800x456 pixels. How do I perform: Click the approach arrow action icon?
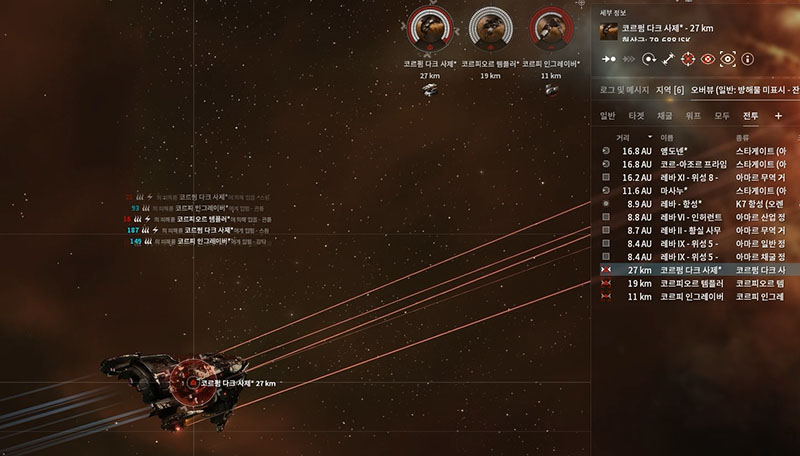pyautogui.click(x=607, y=59)
